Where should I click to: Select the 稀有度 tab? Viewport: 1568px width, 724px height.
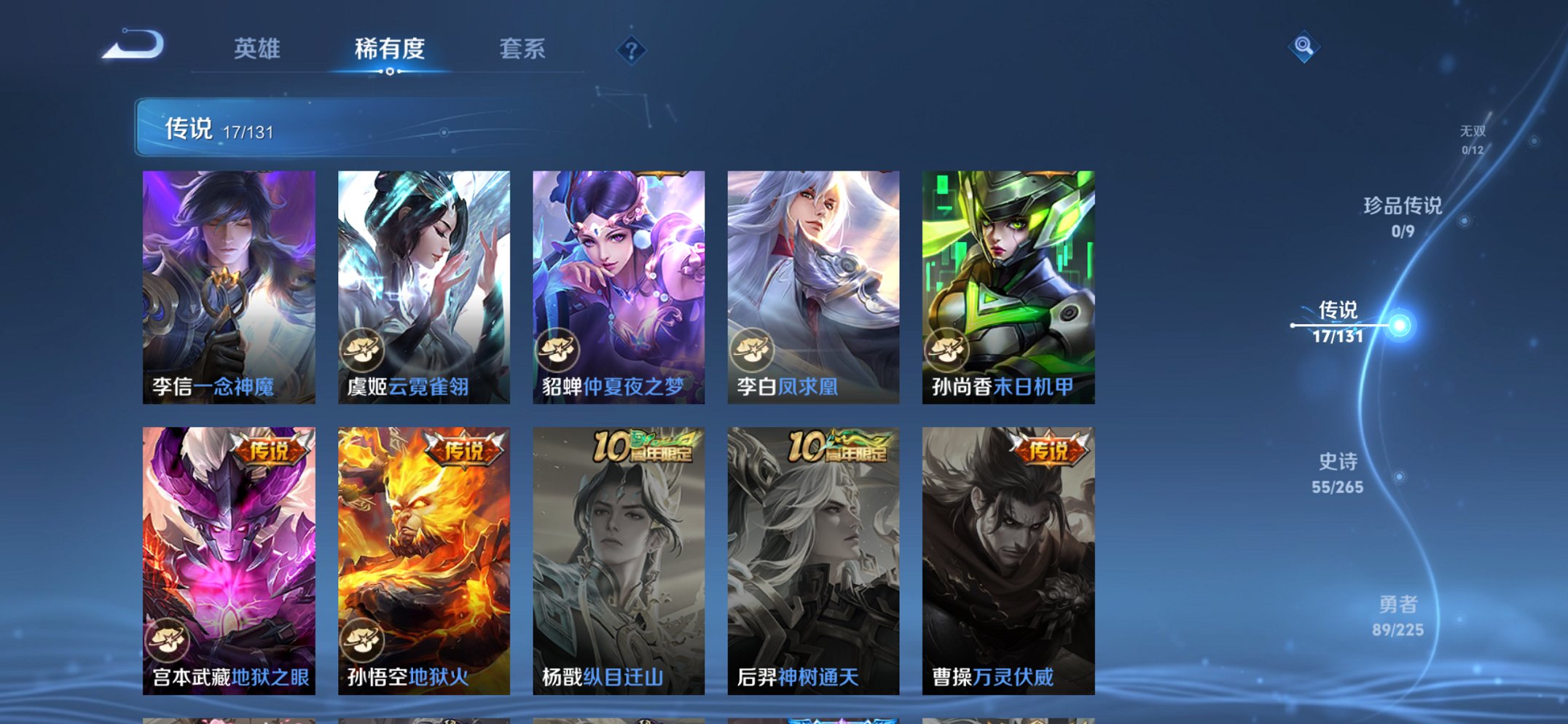click(389, 48)
